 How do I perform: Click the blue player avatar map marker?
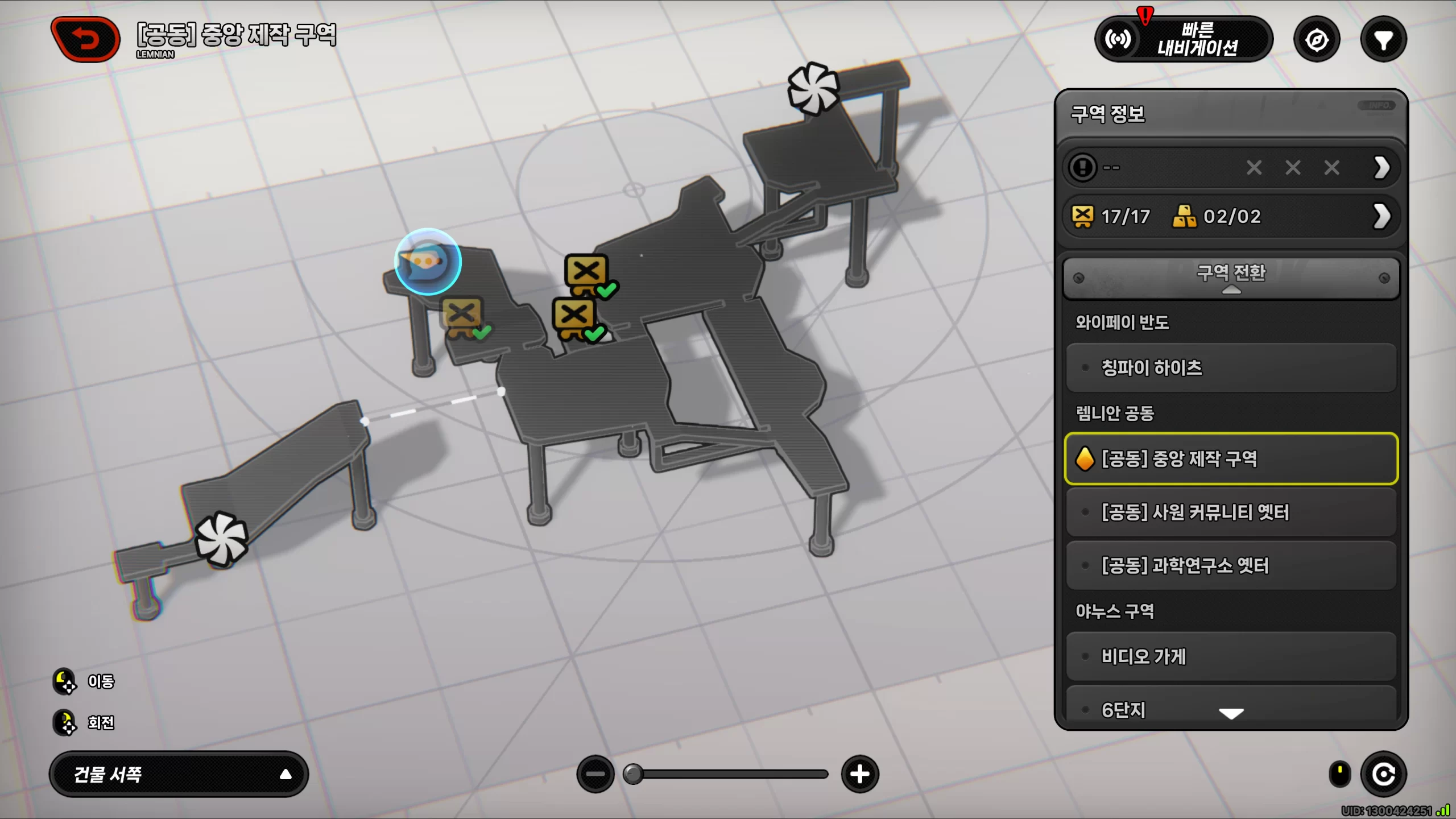point(428,262)
